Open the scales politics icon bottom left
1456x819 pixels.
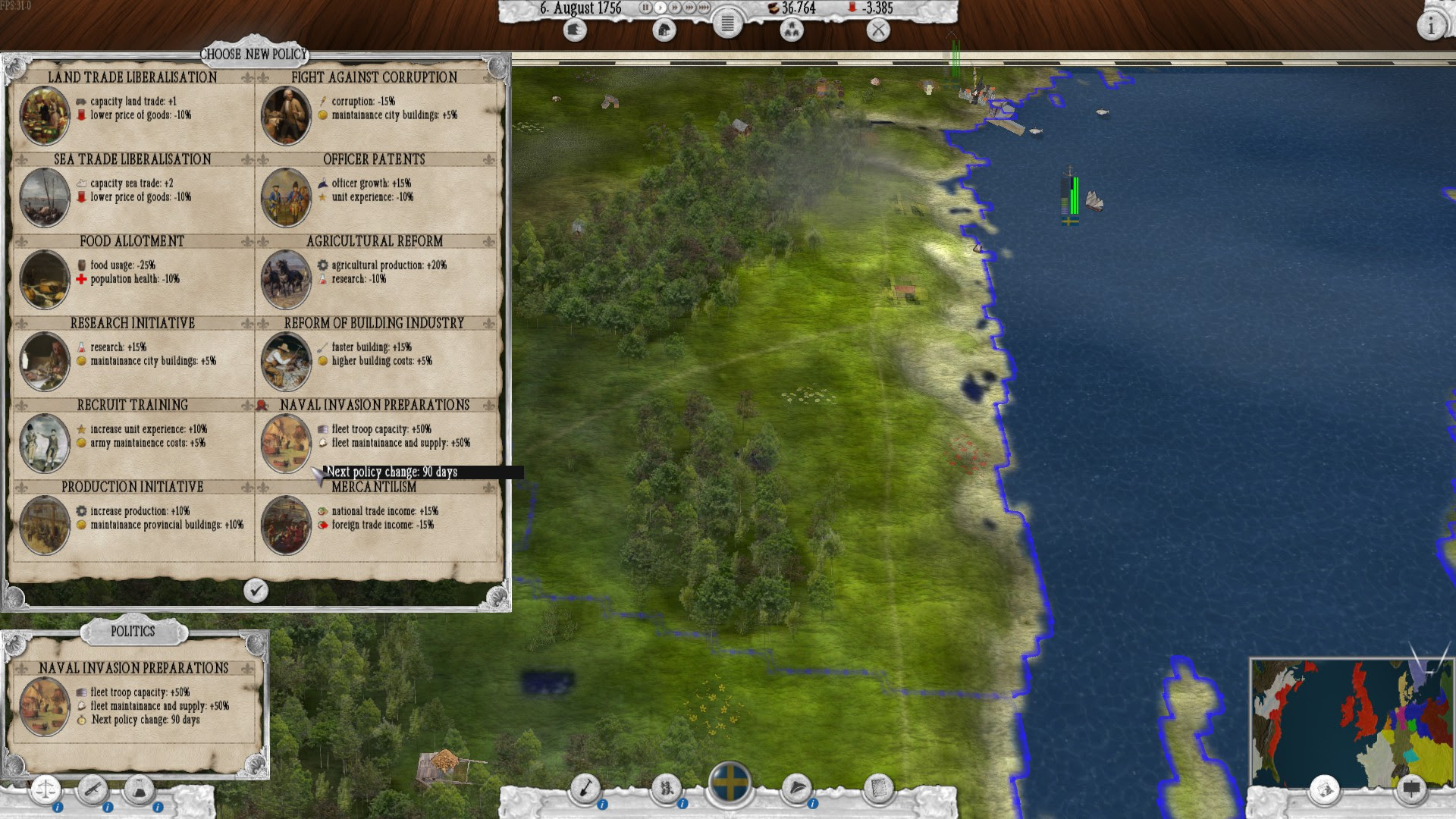pos(45,789)
